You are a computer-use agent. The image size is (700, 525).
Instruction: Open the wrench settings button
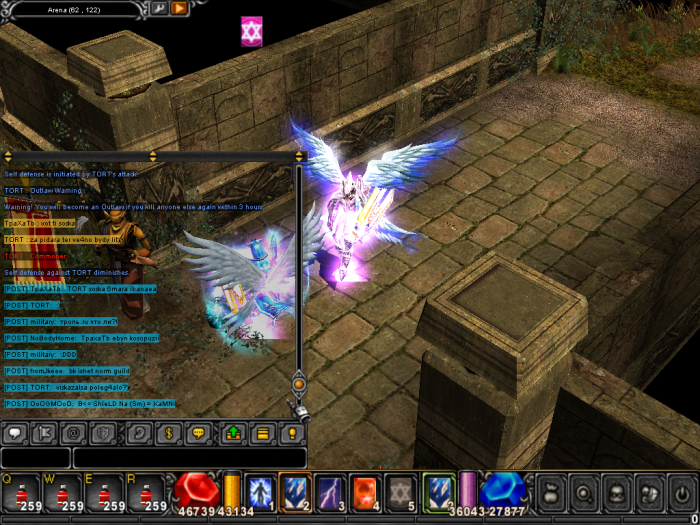160,9
